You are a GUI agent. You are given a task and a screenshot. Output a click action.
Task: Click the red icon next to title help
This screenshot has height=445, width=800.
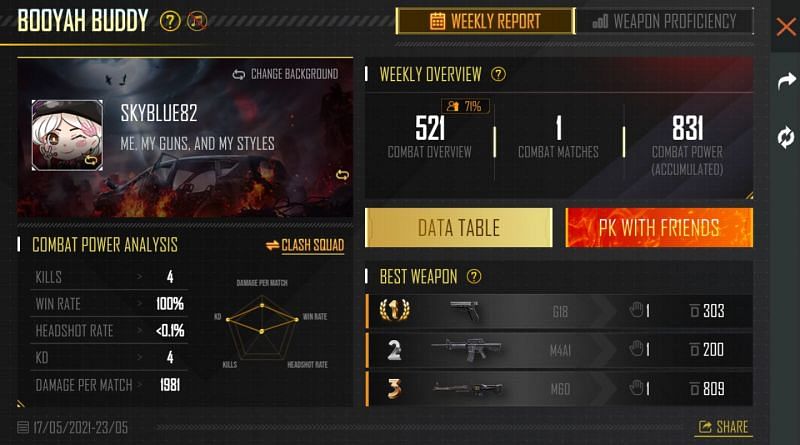(197, 21)
